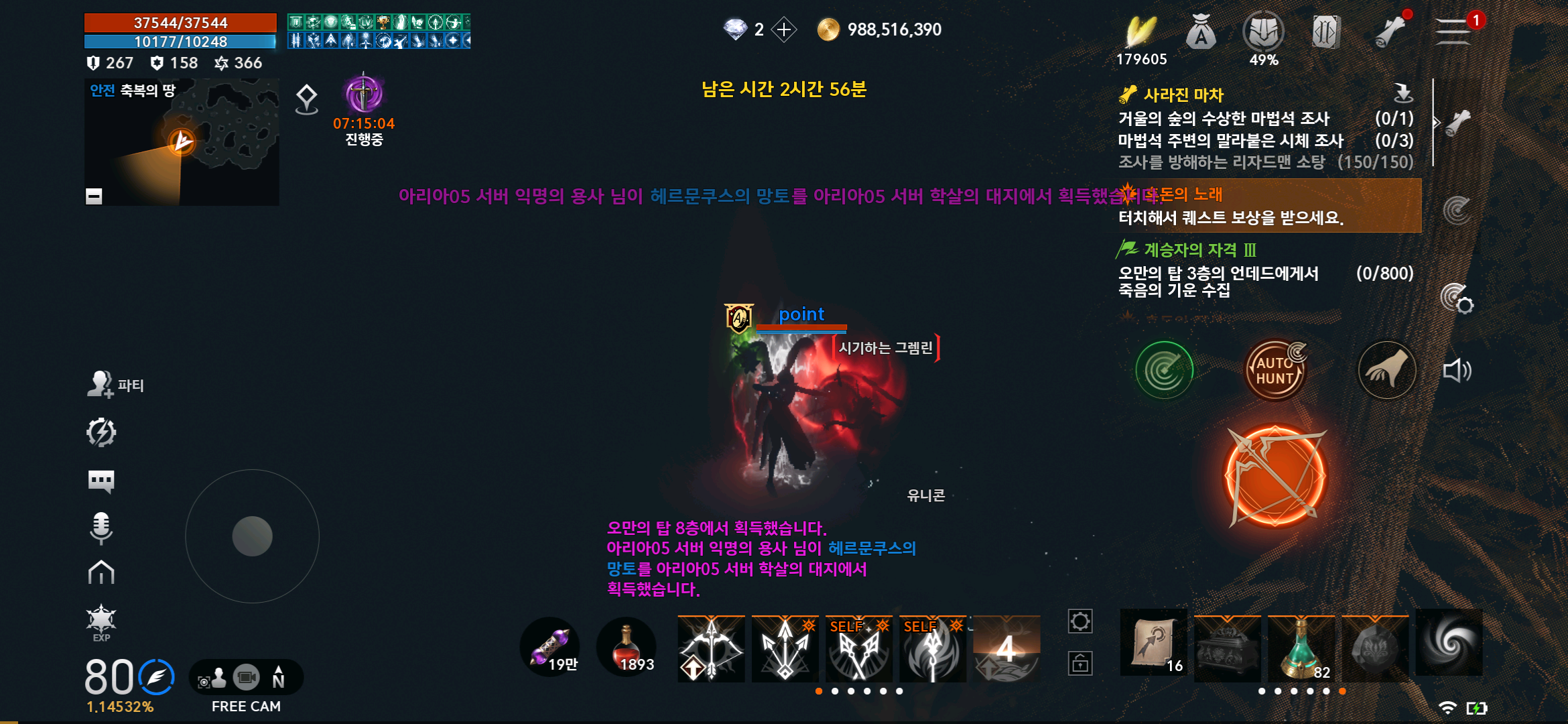Collapse the minimap with the minus button
Viewport: 1568px width, 724px height.
93,196
